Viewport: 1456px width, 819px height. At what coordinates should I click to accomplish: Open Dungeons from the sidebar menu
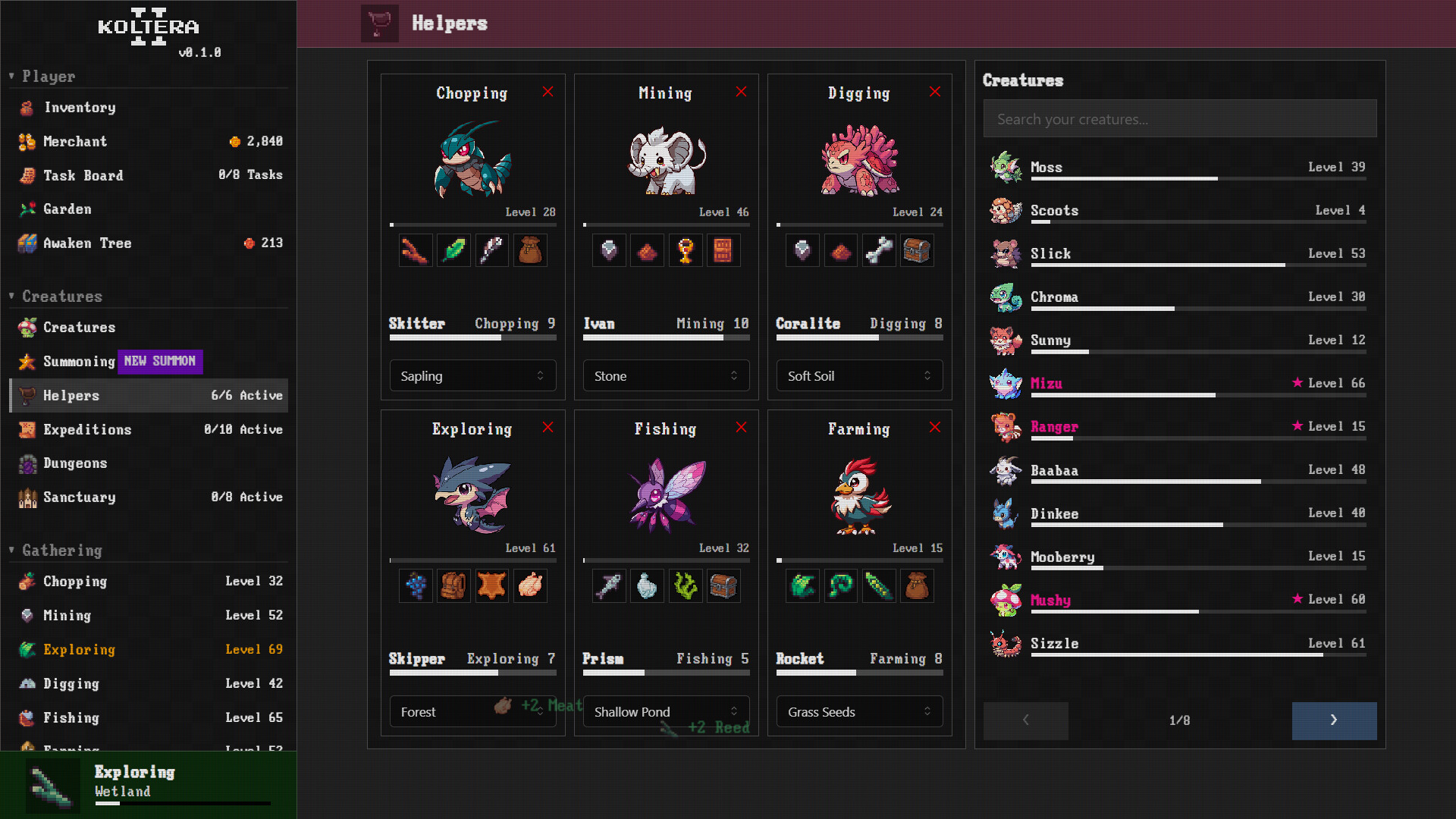point(75,463)
